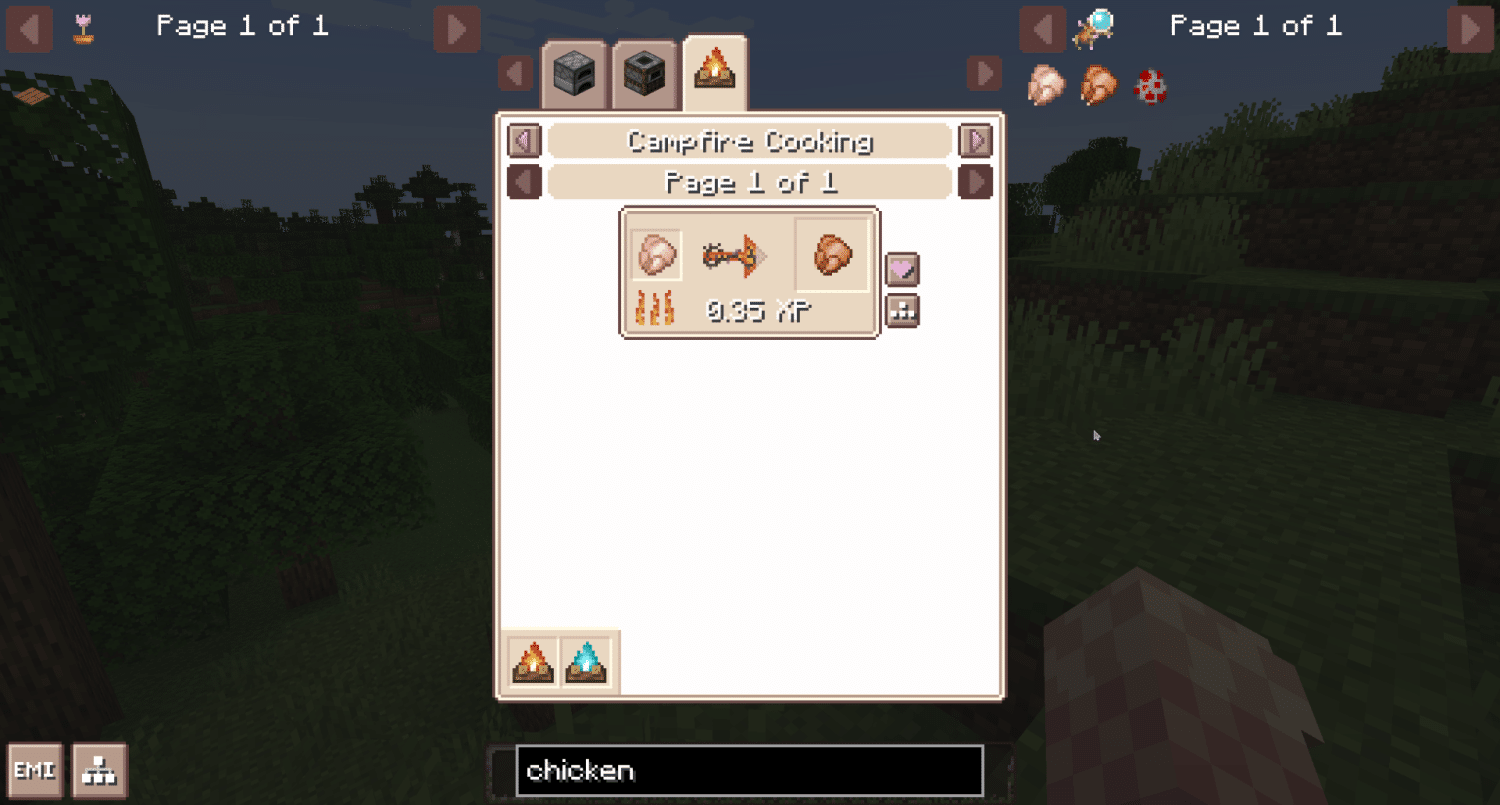Click the allium flower in the left panel
Viewport: 1500px width, 805px height.
tap(83, 30)
